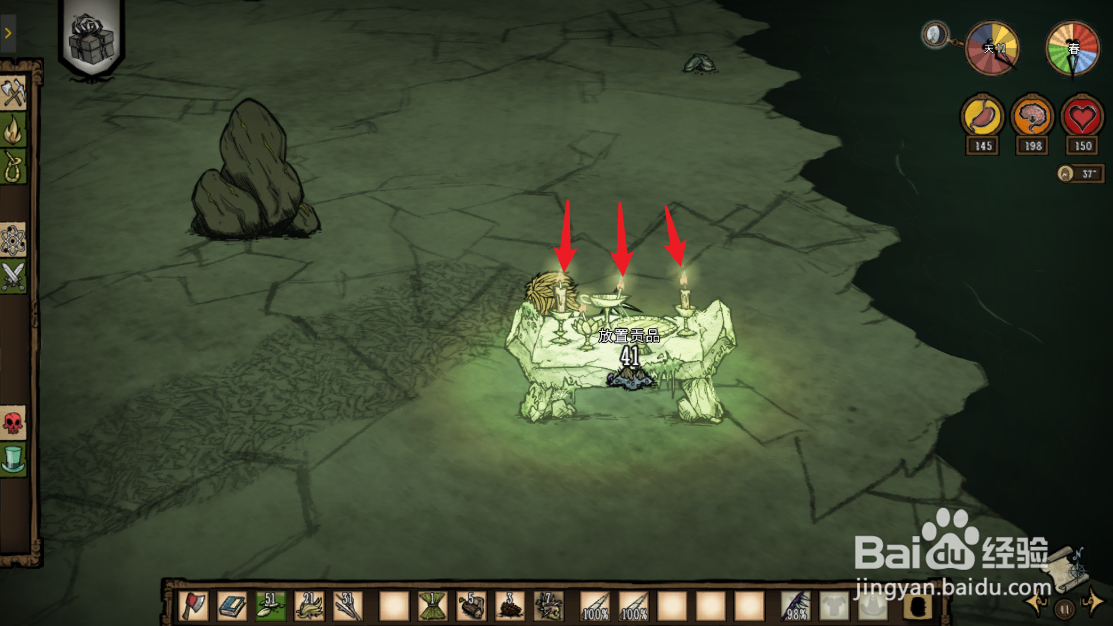Select the green grass bundle slot

pos(432,605)
